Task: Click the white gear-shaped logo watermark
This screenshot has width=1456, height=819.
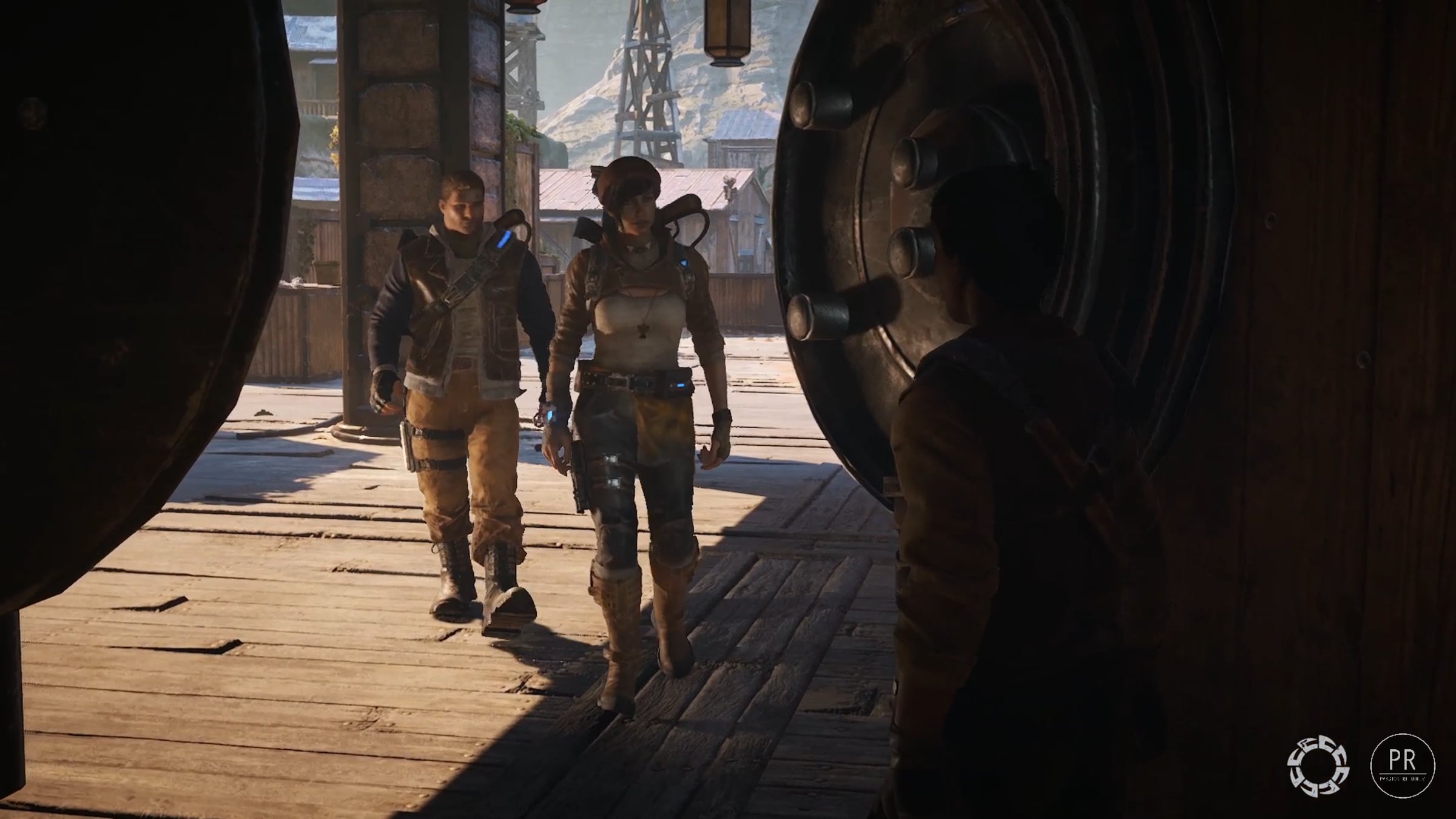Action: coord(1318,766)
